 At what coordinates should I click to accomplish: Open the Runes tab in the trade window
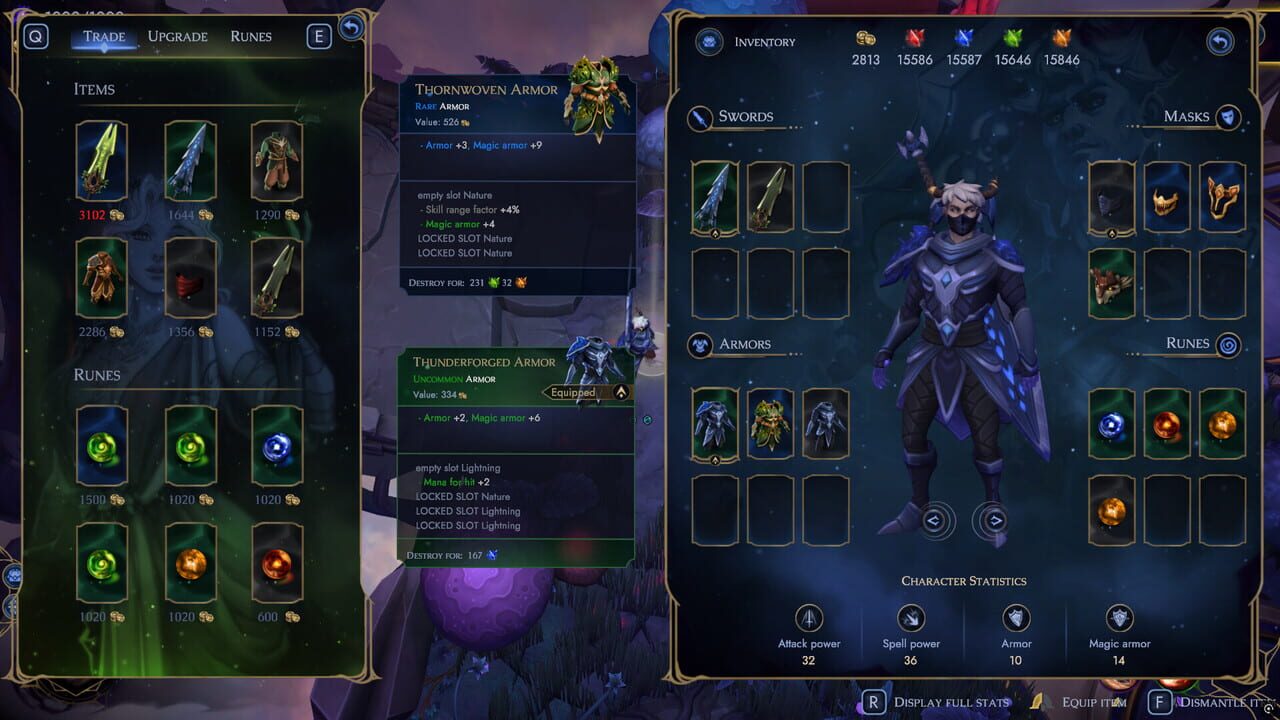[x=251, y=36]
